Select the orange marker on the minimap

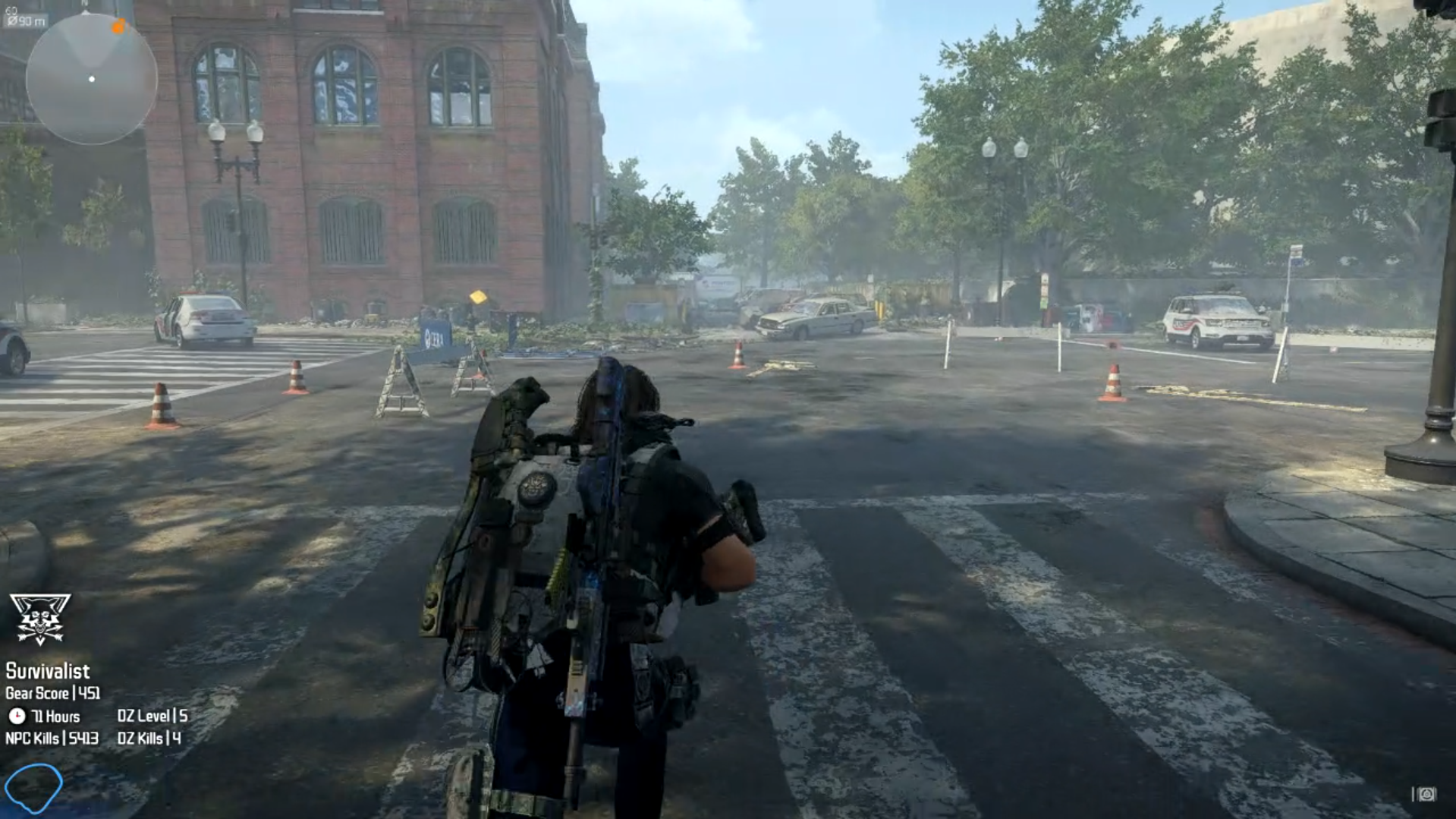118,28
